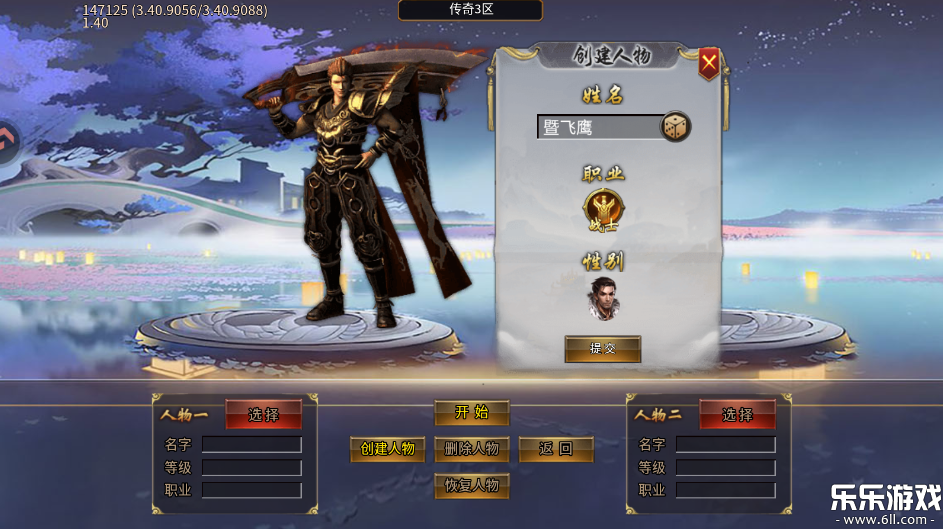Submit the character with 提交
This screenshot has height=529, width=943.
602,349
